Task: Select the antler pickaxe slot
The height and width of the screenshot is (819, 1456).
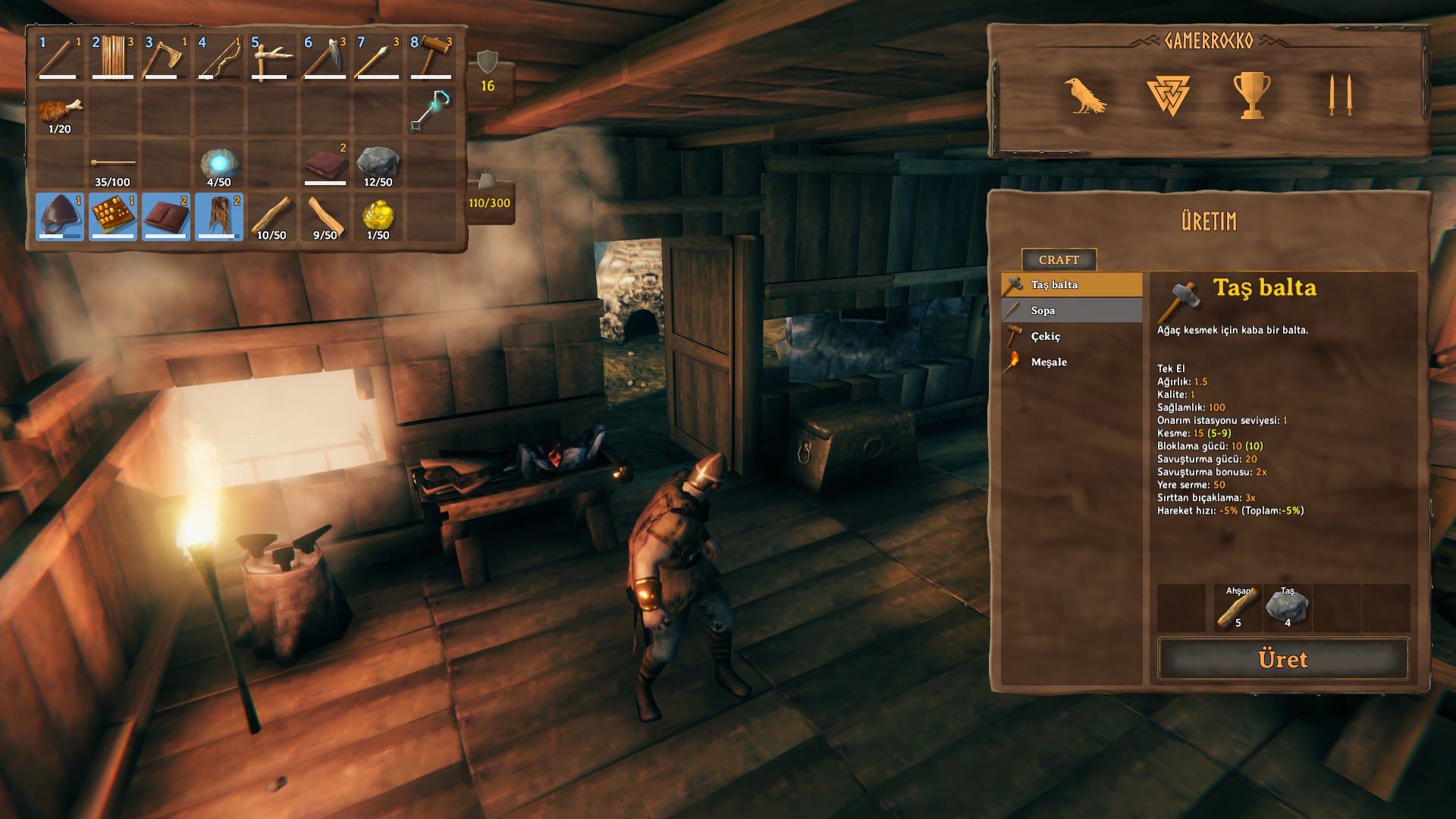Action: click(271, 58)
